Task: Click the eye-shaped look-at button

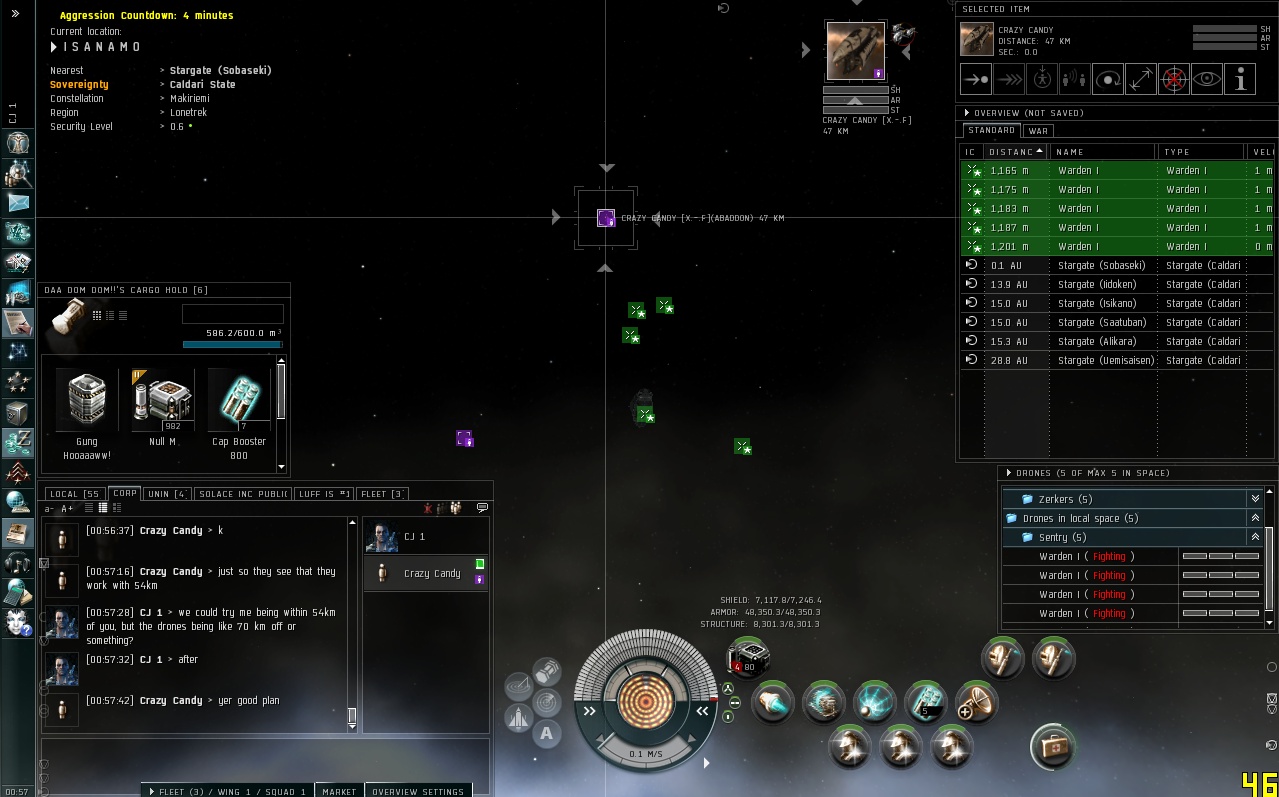Action: point(1207,79)
